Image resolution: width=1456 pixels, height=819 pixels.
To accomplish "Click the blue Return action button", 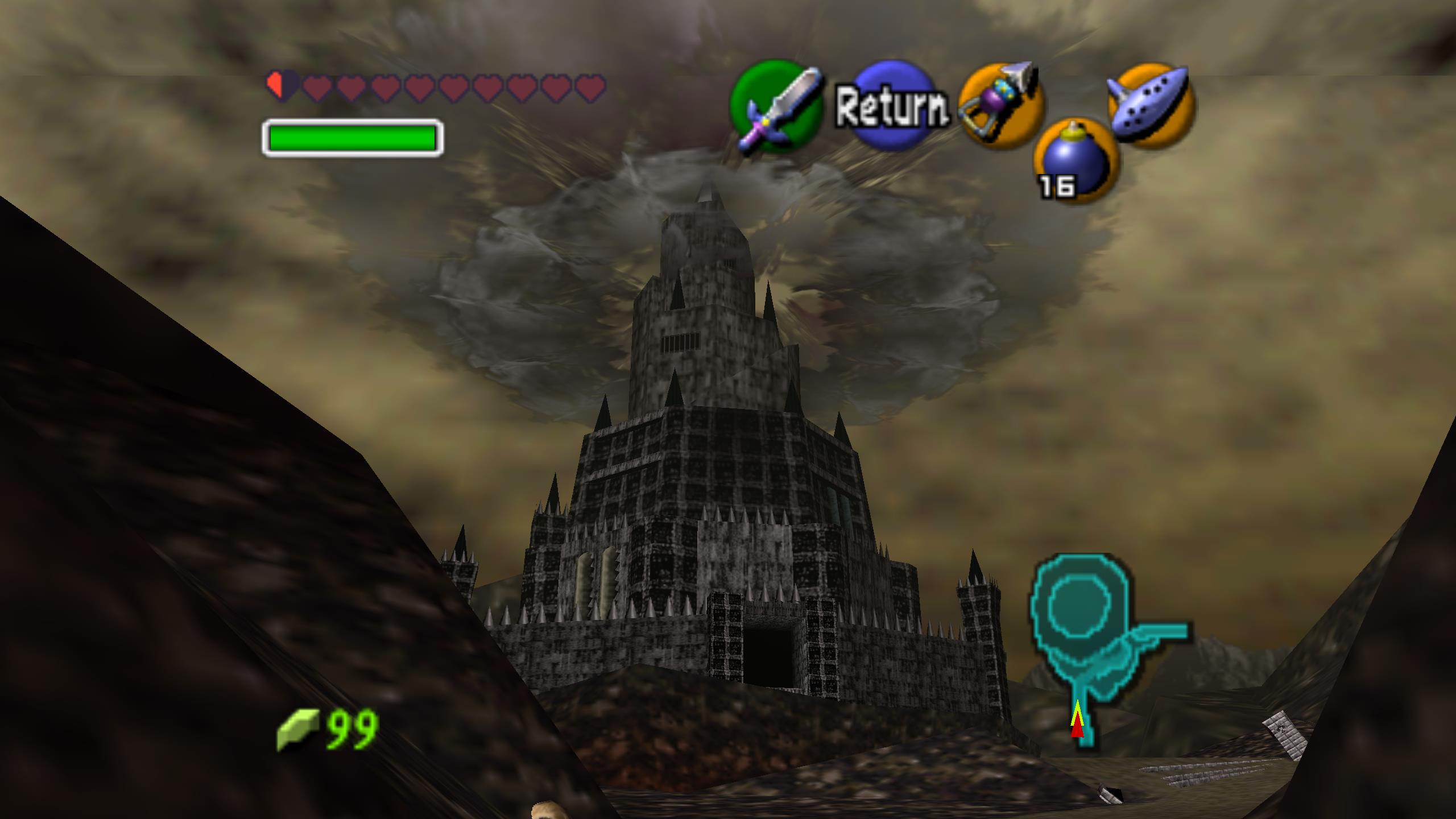I will click(x=892, y=106).
